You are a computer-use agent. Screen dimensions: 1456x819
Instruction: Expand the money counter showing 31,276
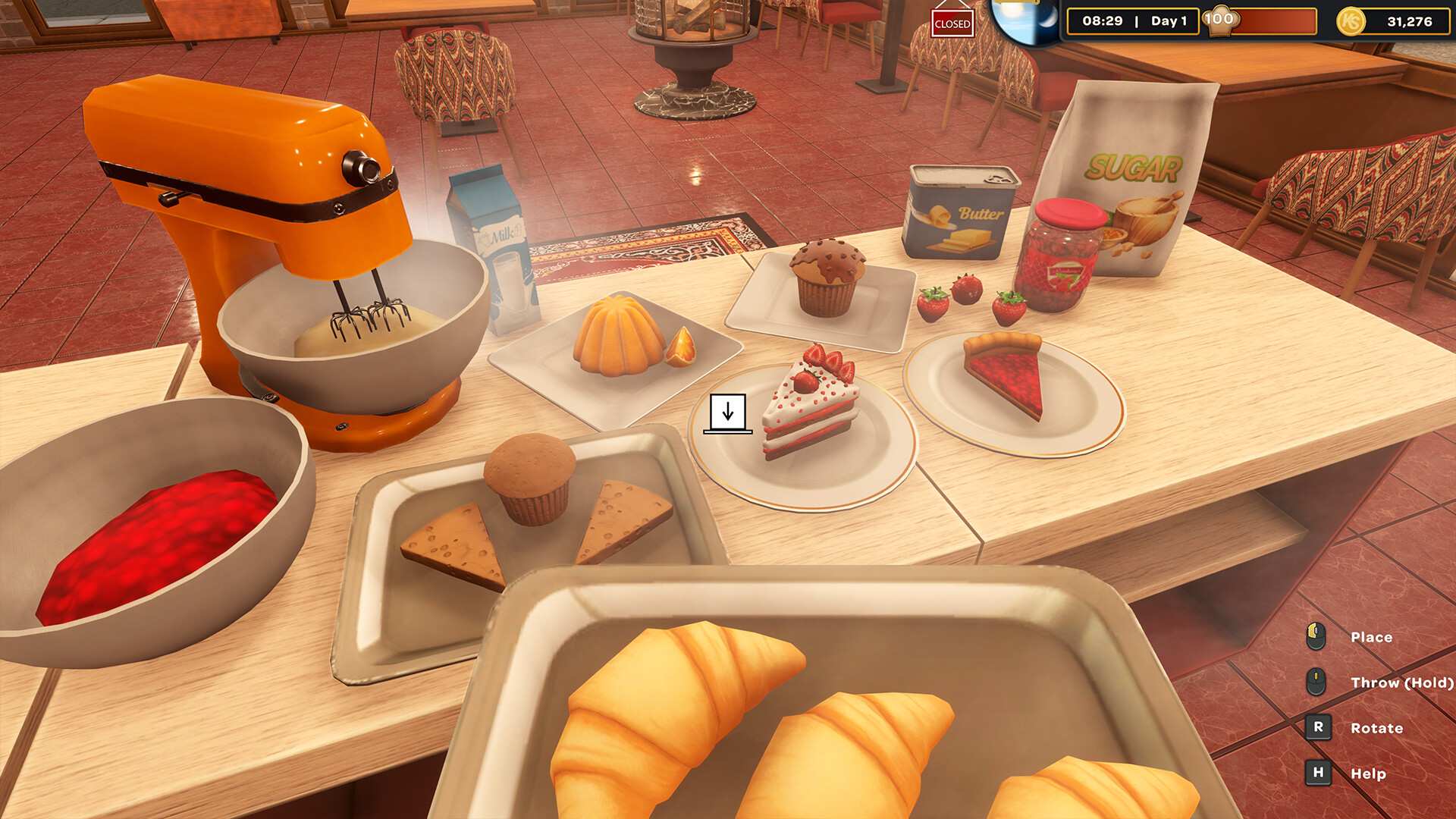(x=1412, y=22)
